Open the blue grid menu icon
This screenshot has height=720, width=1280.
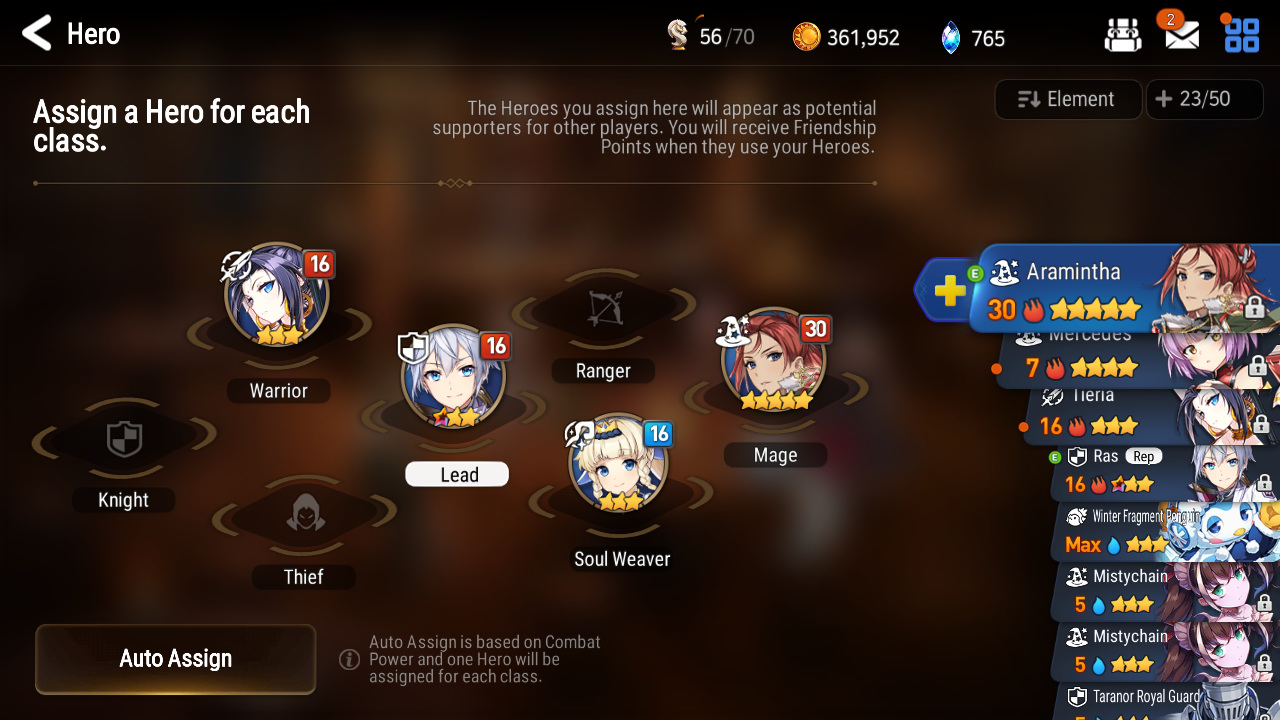1242,37
